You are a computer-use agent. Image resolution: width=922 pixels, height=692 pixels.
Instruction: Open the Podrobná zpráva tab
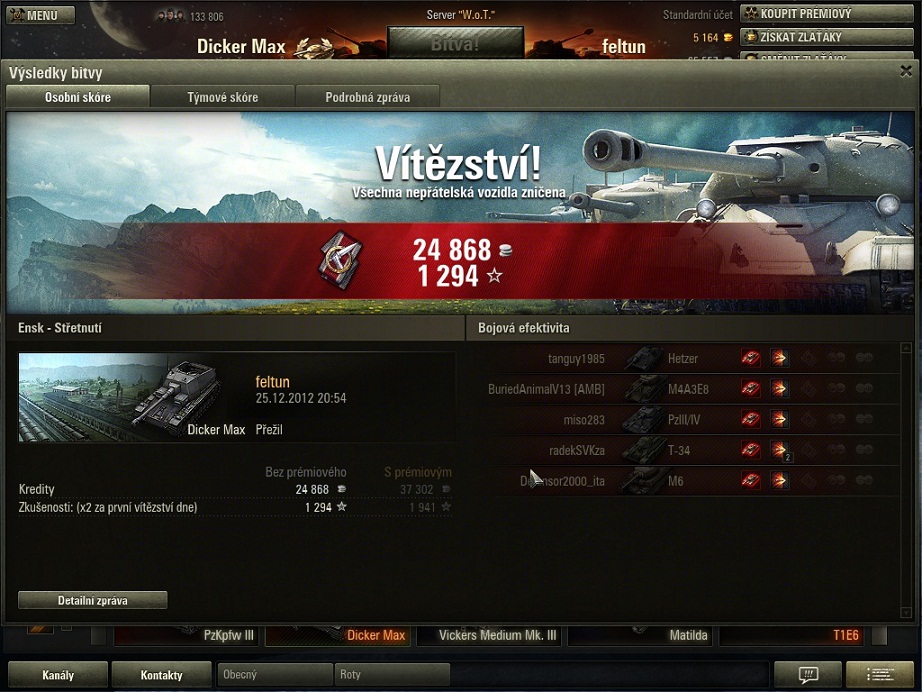pyautogui.click(x=367, y=97)
